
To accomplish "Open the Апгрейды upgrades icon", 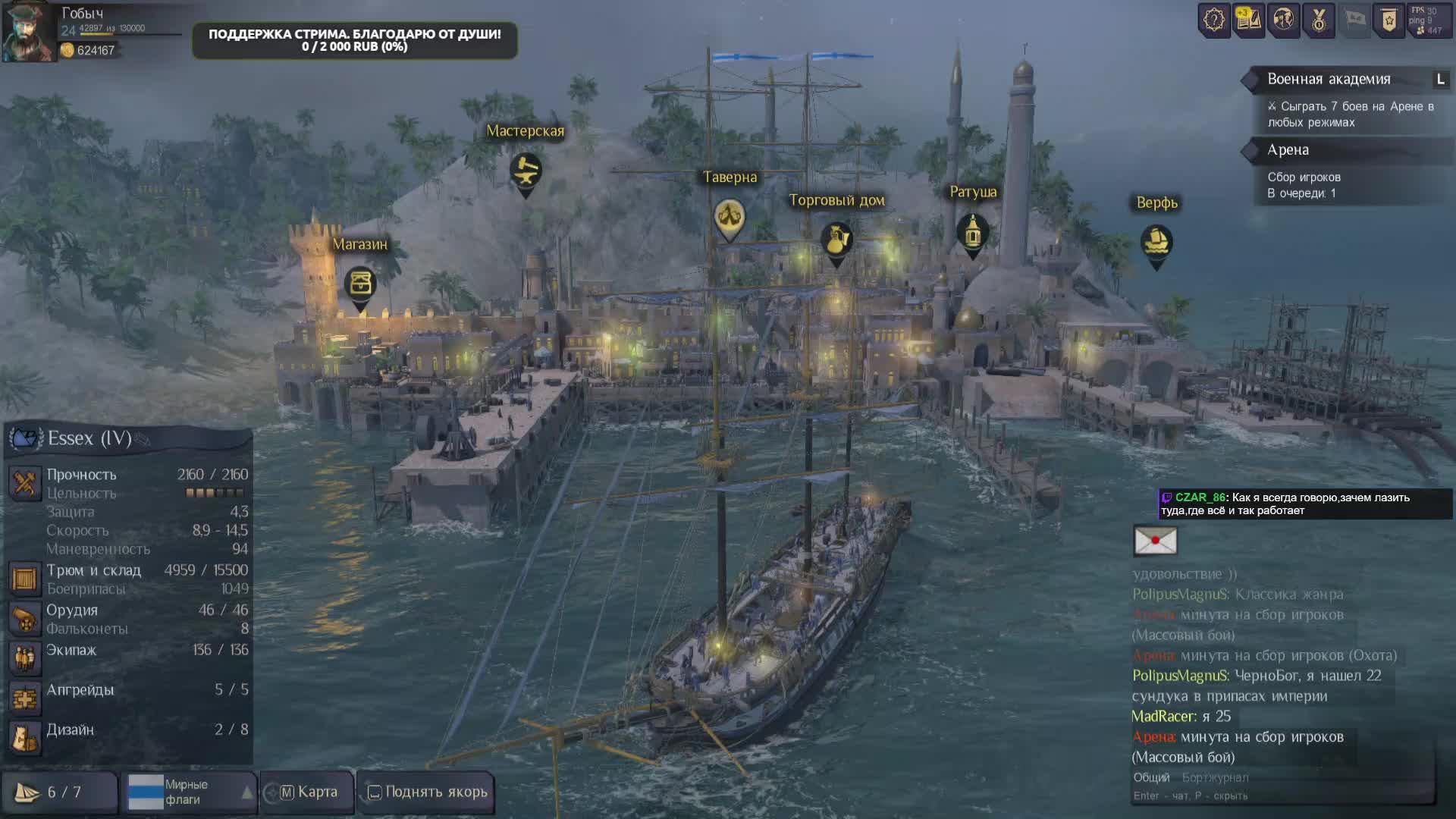I will [x=24, y=698].
